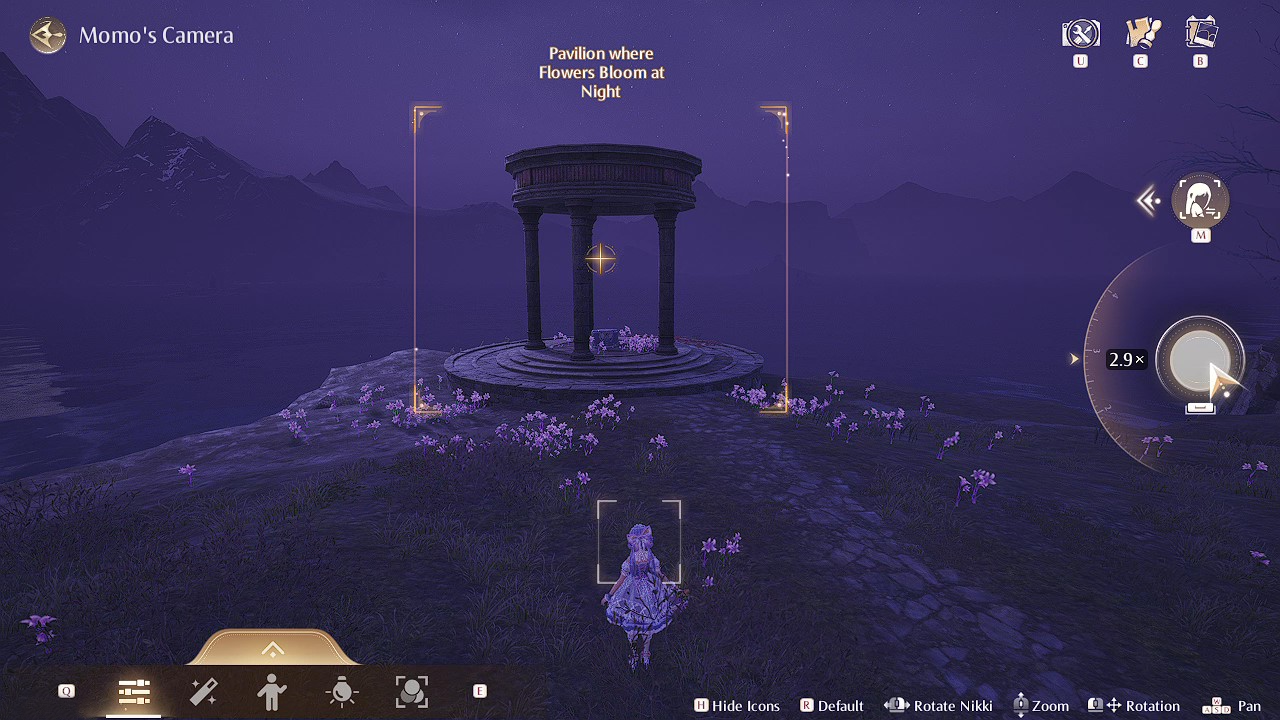
Task: Select the lighting adjustment bulb icon
Action: [x=342, y=690]
